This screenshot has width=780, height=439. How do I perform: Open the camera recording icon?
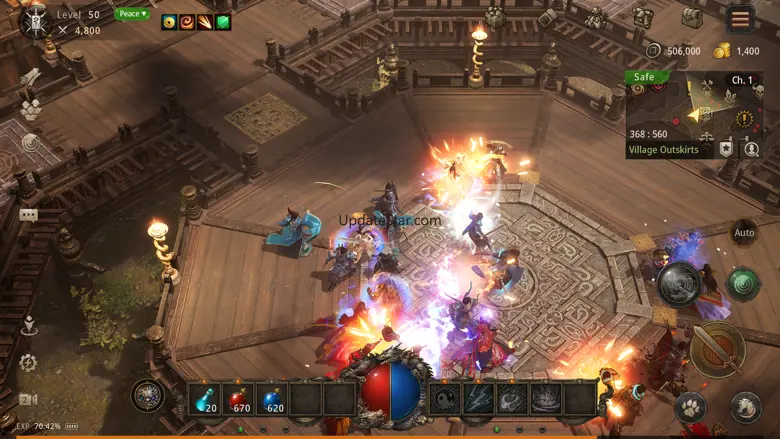coord(28,400)
